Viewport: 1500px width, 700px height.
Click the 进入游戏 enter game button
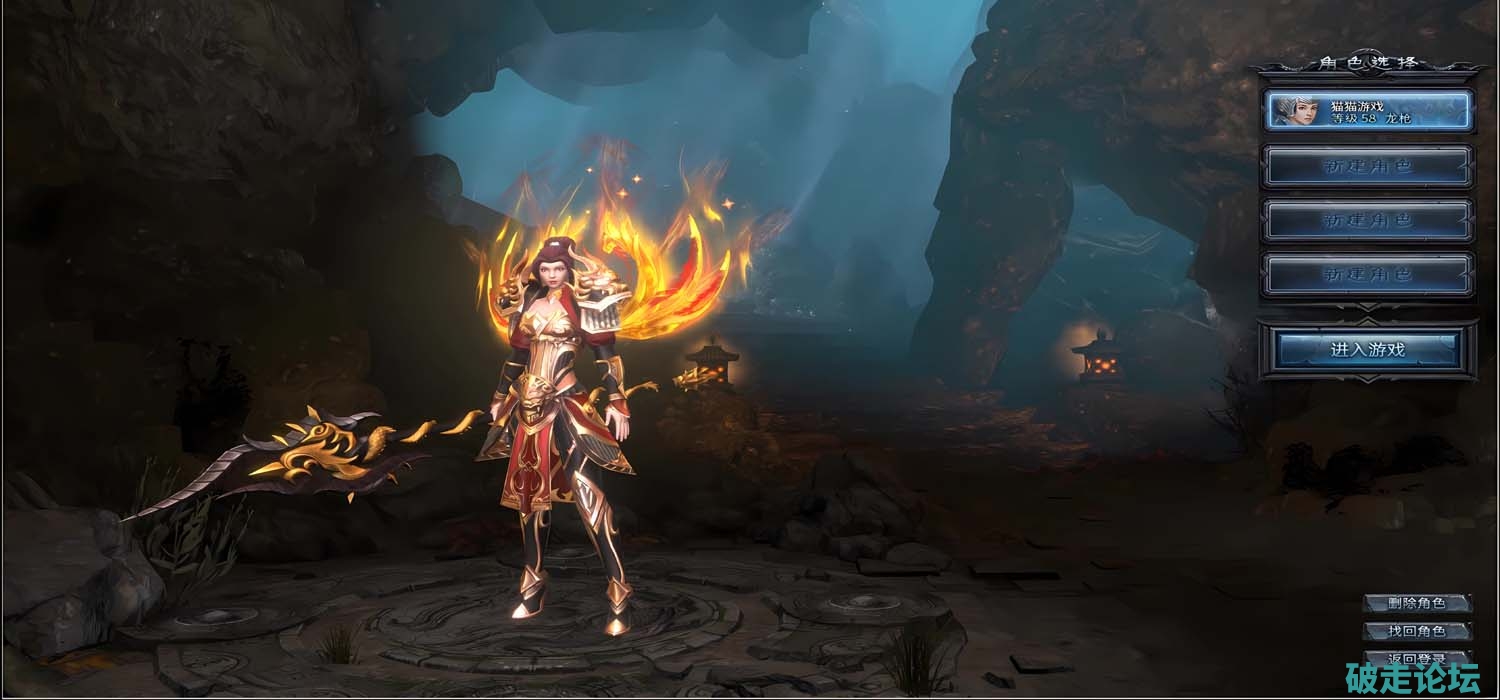click(1368, 350)
